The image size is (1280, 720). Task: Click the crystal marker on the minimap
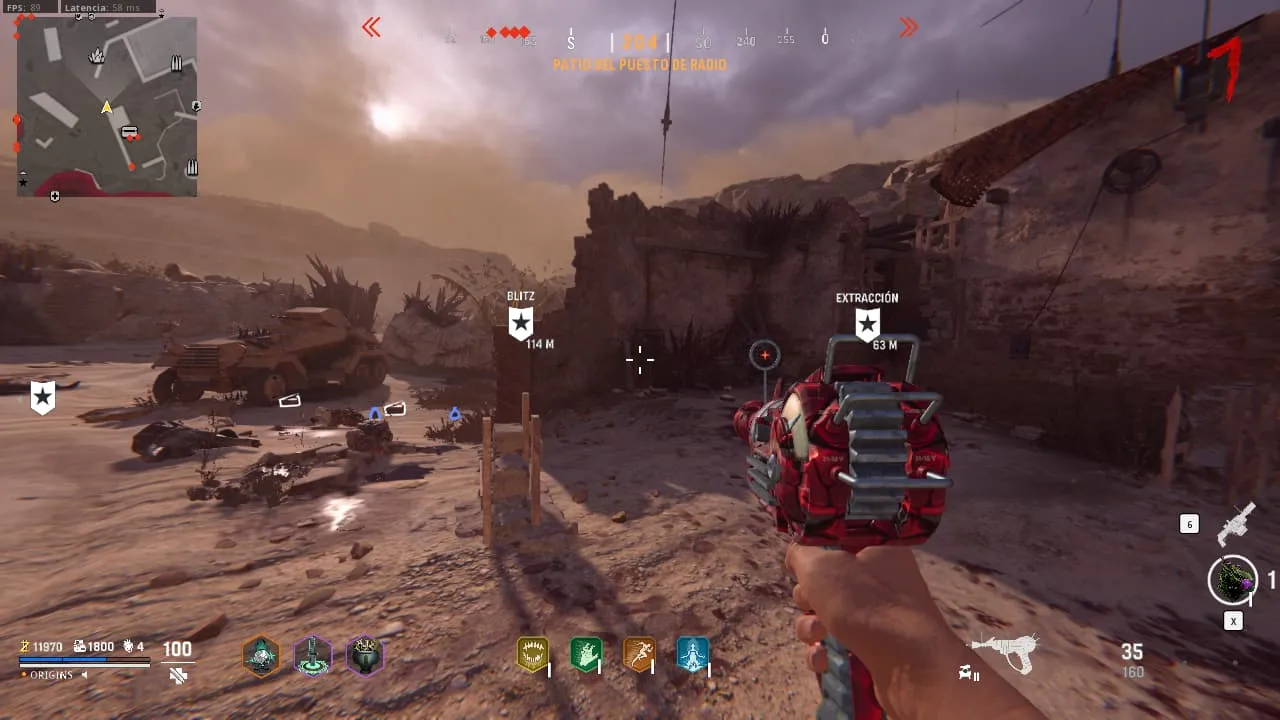click(97, 56)
